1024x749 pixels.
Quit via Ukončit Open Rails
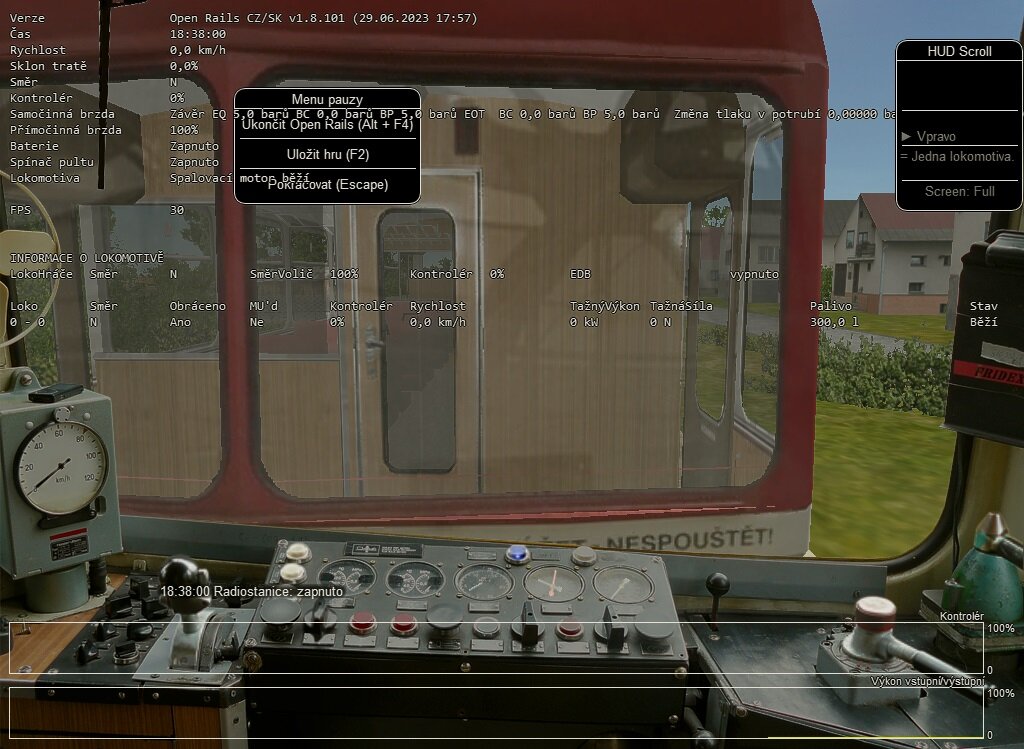click(327, 125)
